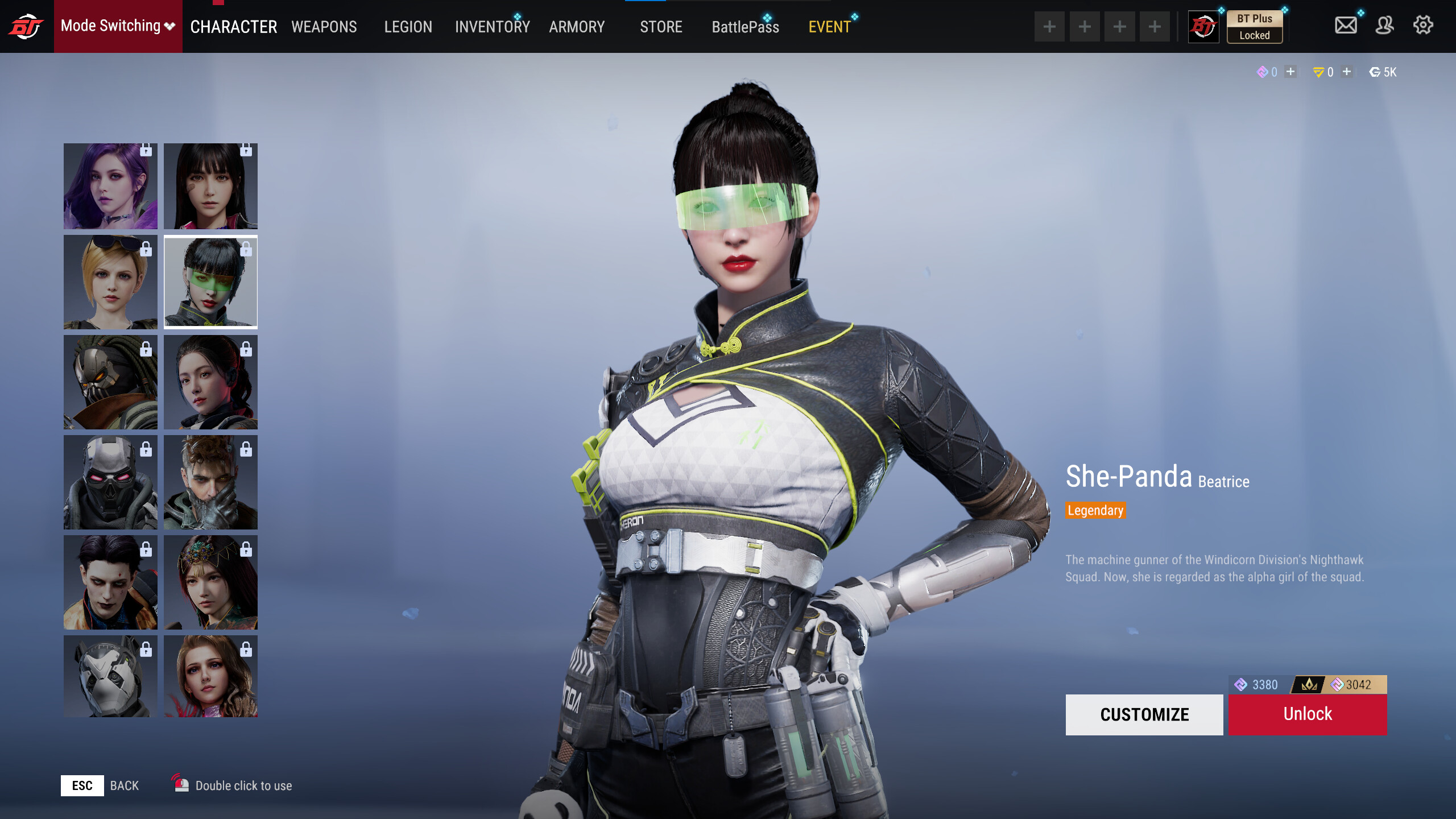Select the skull-masked soldier character portrait
Screen dimensions: 1456x819
pos(110,483)
